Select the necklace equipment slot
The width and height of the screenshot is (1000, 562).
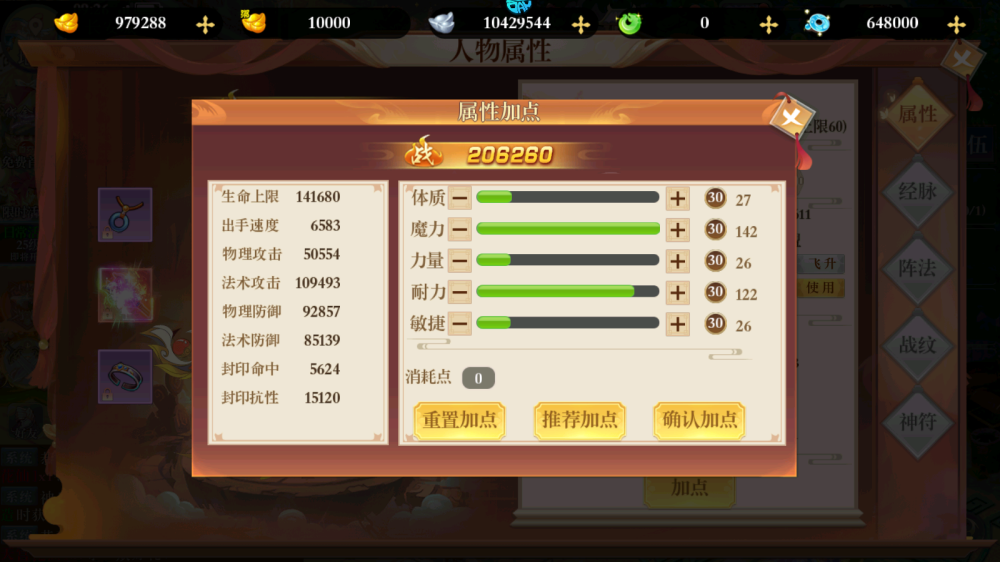tap(125, 214)
